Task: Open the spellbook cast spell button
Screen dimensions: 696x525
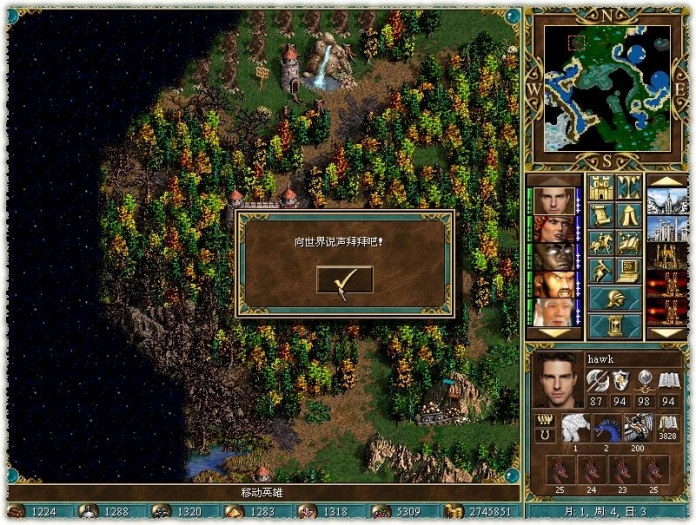Action: pyautogui.click(x=629, y=243)
